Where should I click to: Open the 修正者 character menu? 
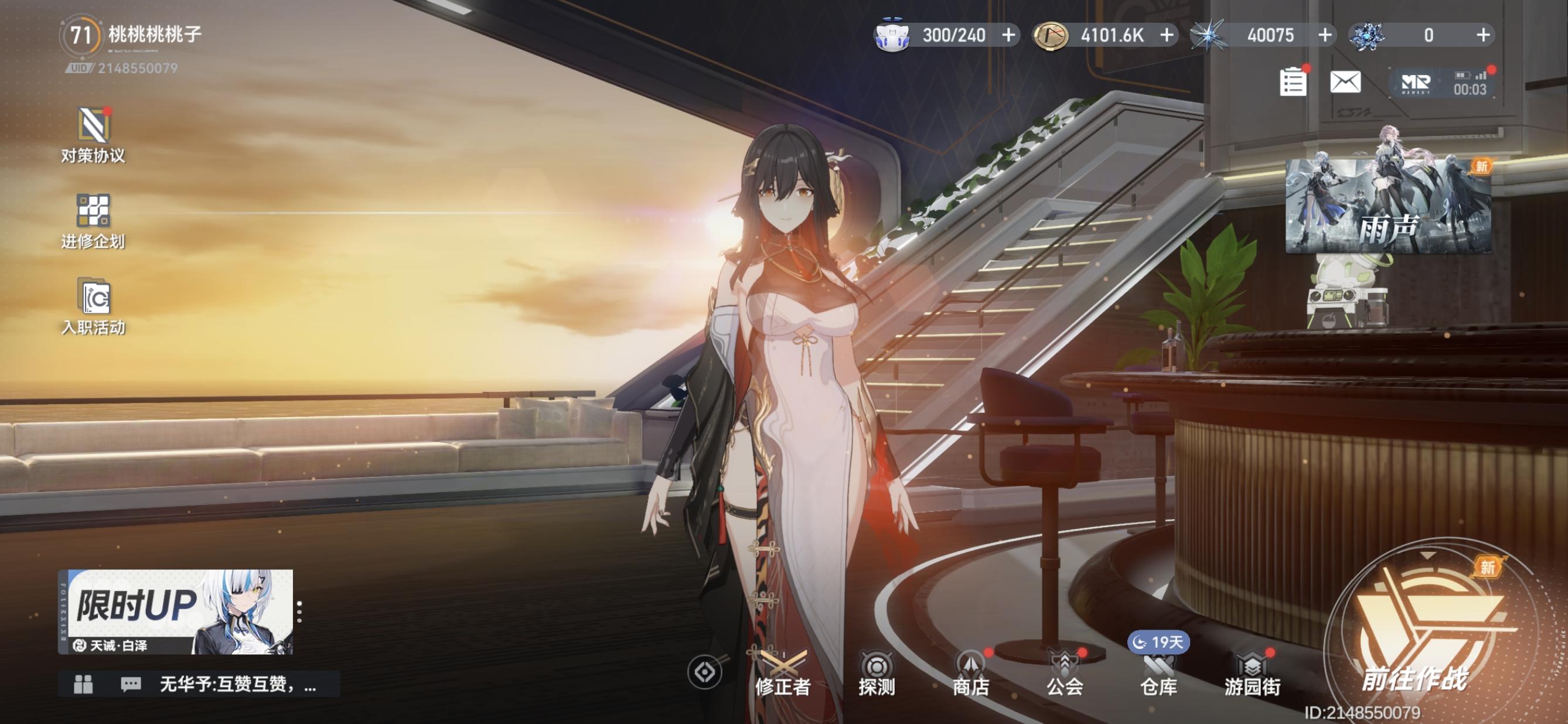click(x=782, y=674)
